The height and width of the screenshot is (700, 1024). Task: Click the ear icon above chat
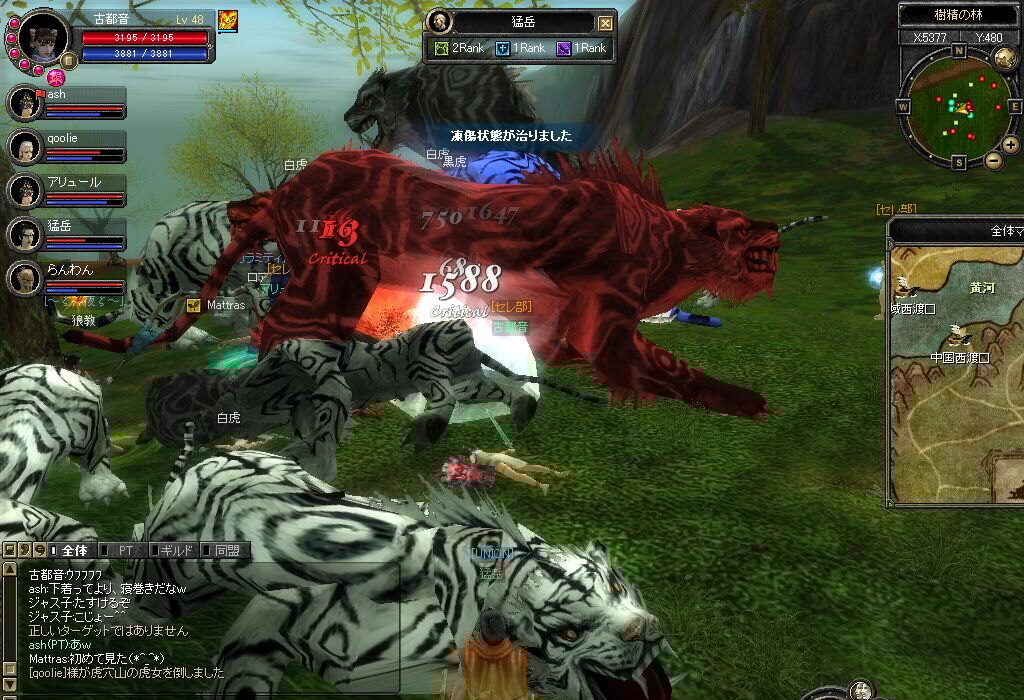click(24, 550)
